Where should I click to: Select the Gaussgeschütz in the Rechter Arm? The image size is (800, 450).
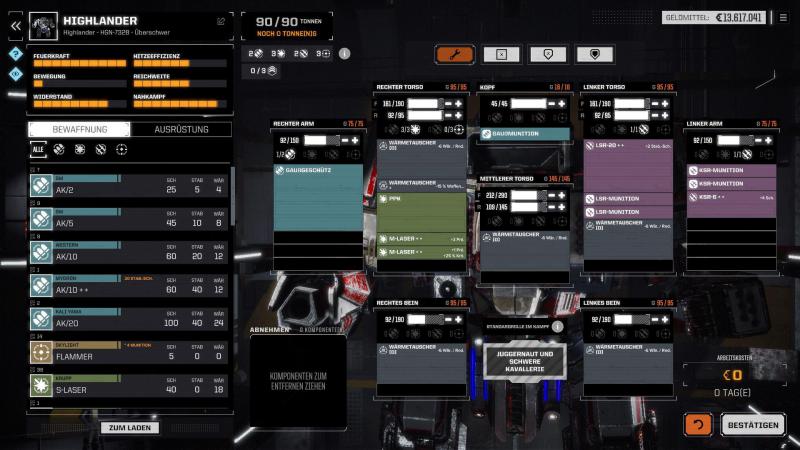coord(317,171)
